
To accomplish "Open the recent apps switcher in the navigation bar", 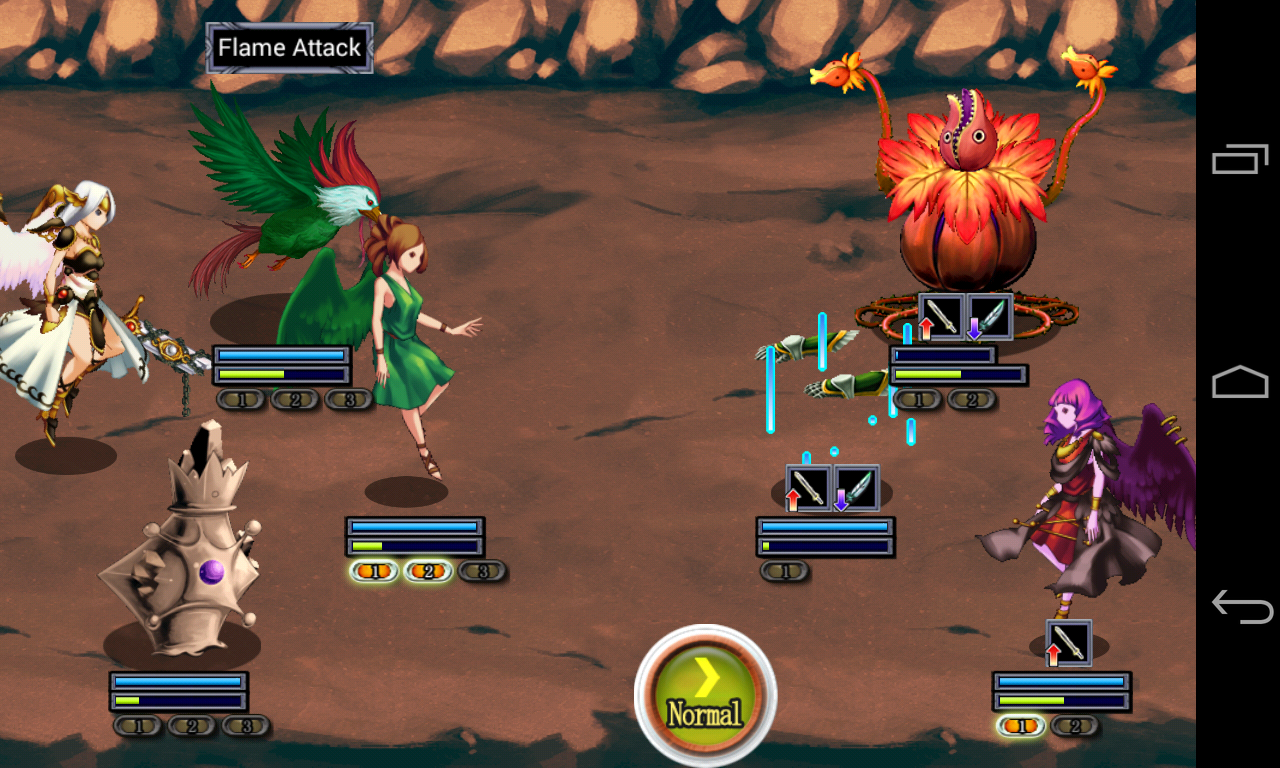I will coord(1240,158).
